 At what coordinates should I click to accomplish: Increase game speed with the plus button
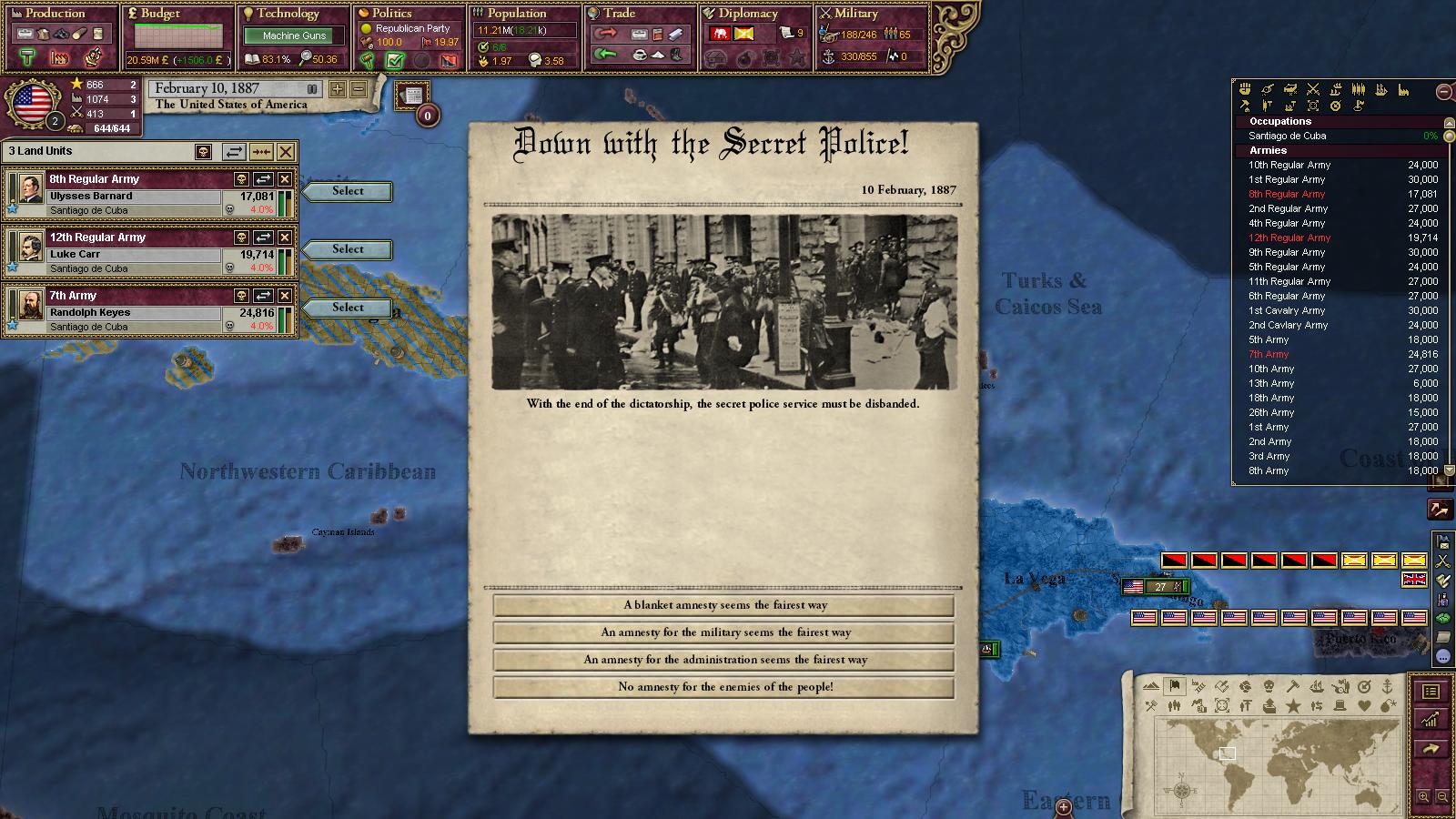tap(338, 89)
